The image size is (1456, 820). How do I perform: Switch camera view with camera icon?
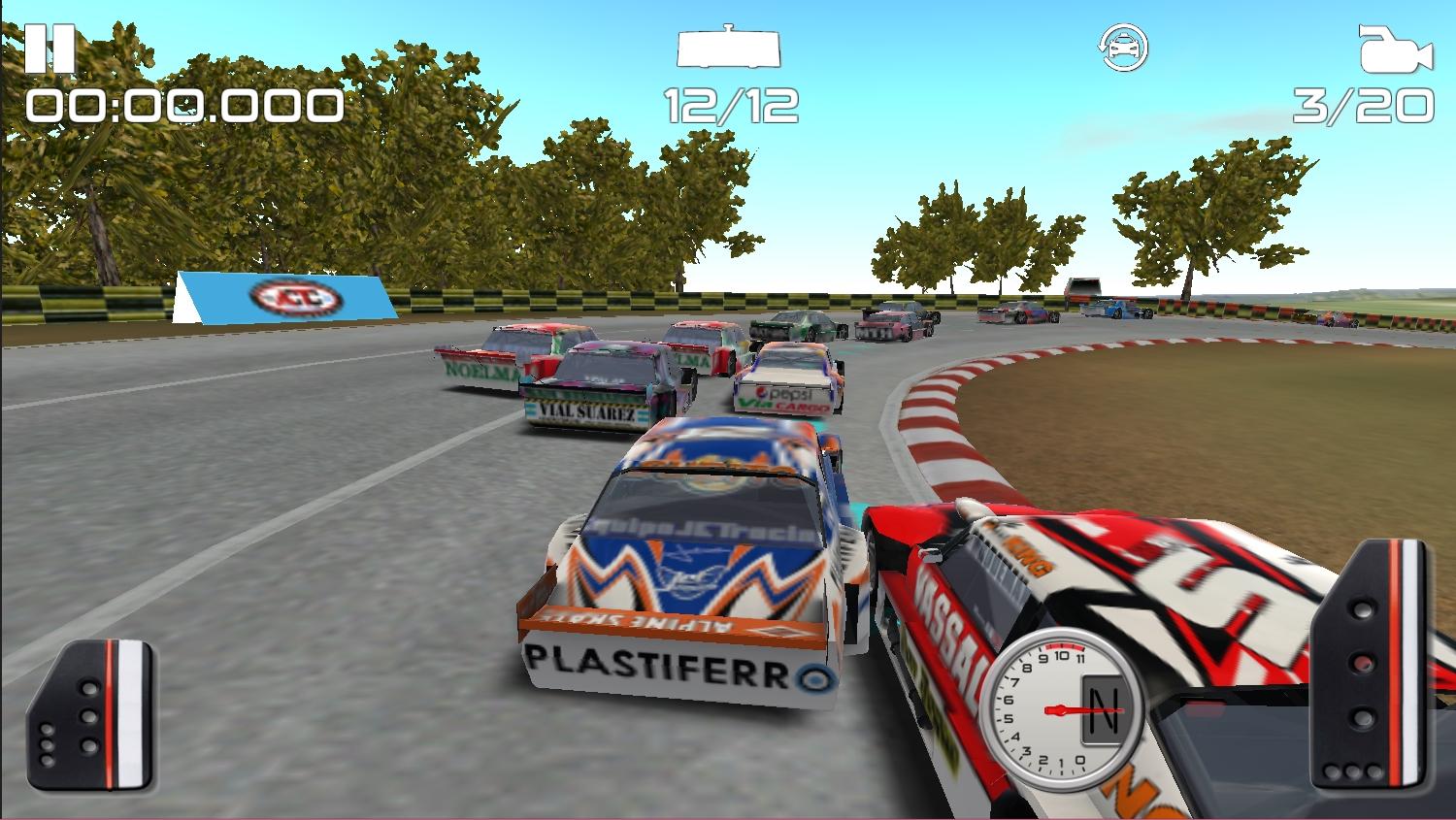click(1395, 49)
